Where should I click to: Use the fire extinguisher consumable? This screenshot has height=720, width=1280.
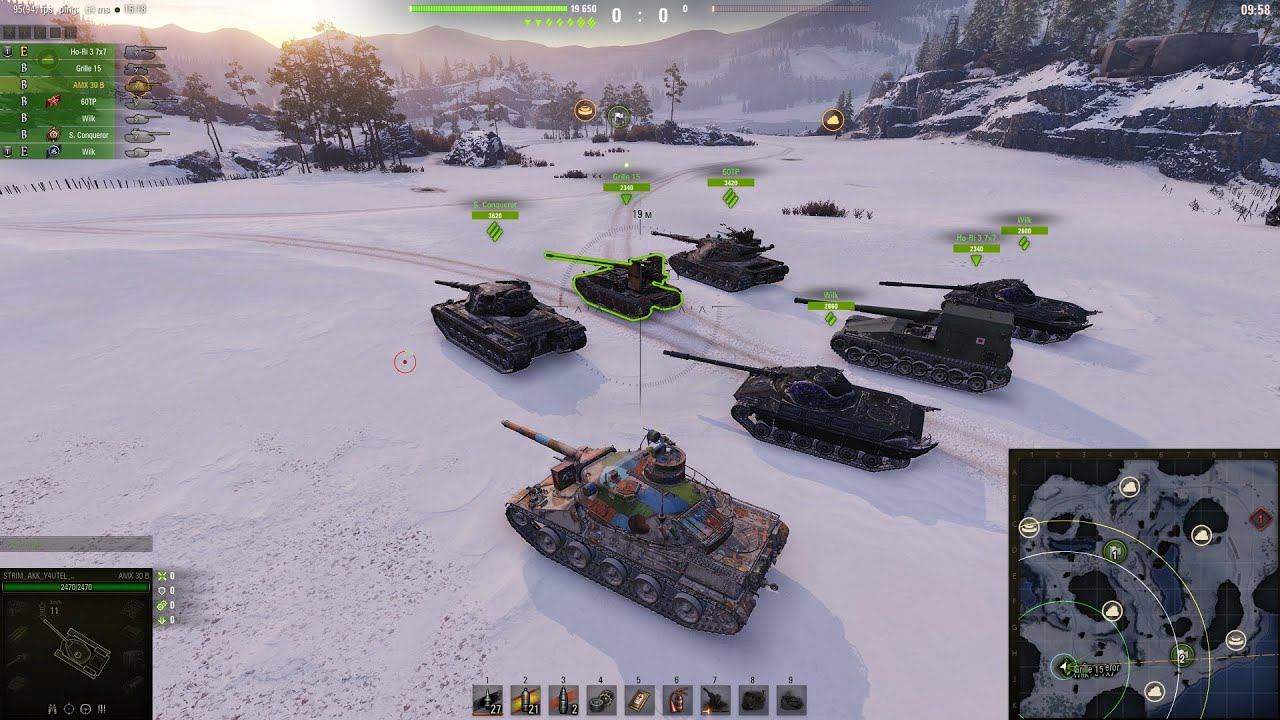[x=677, y=700]
